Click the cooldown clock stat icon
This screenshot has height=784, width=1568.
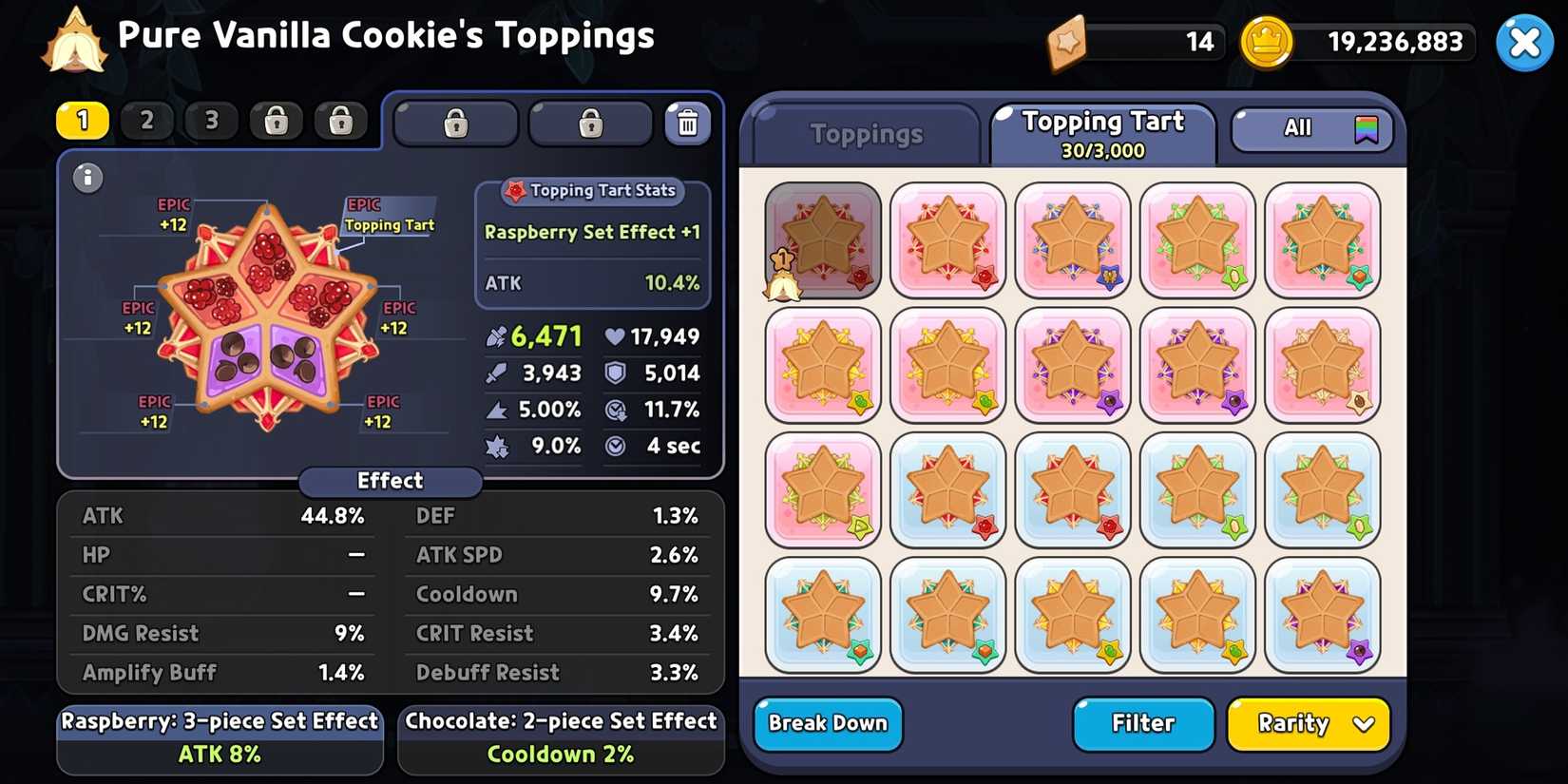615,410
